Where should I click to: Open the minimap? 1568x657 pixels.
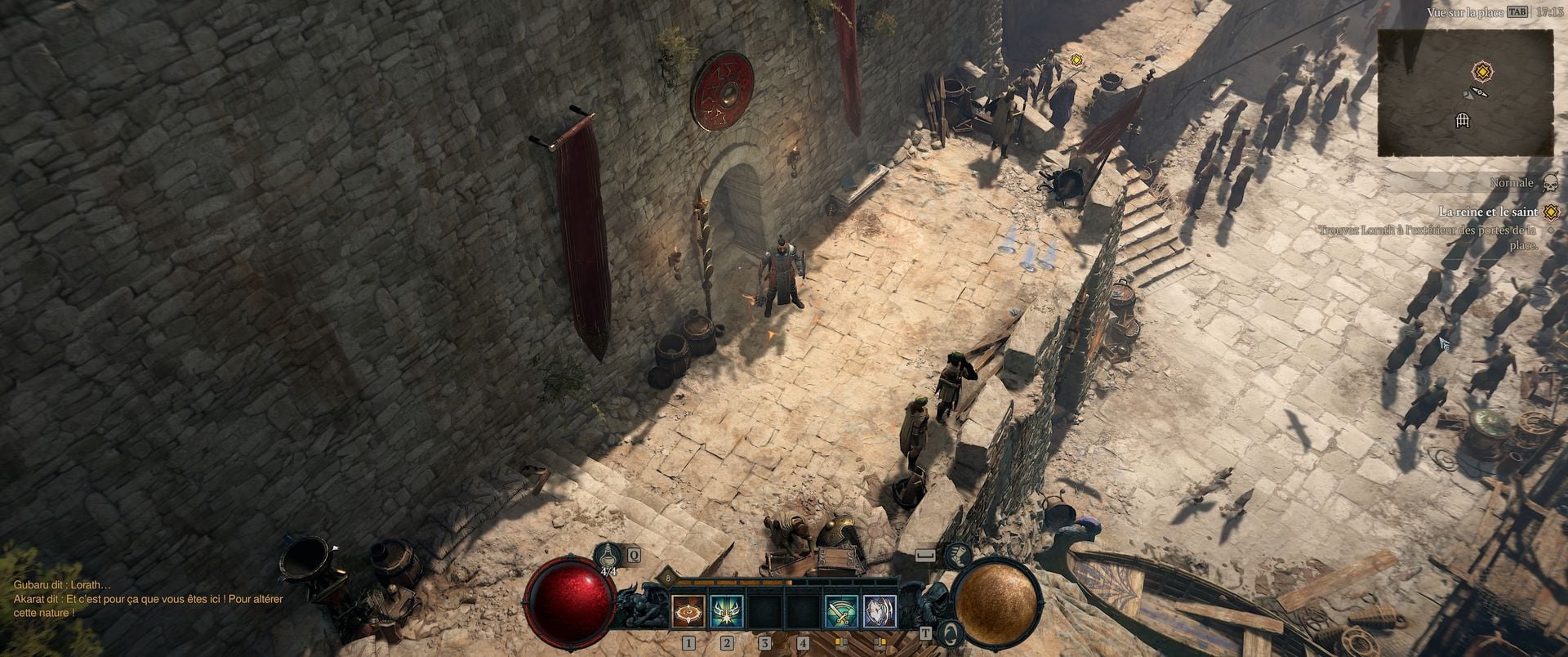tap(1465, 92)
